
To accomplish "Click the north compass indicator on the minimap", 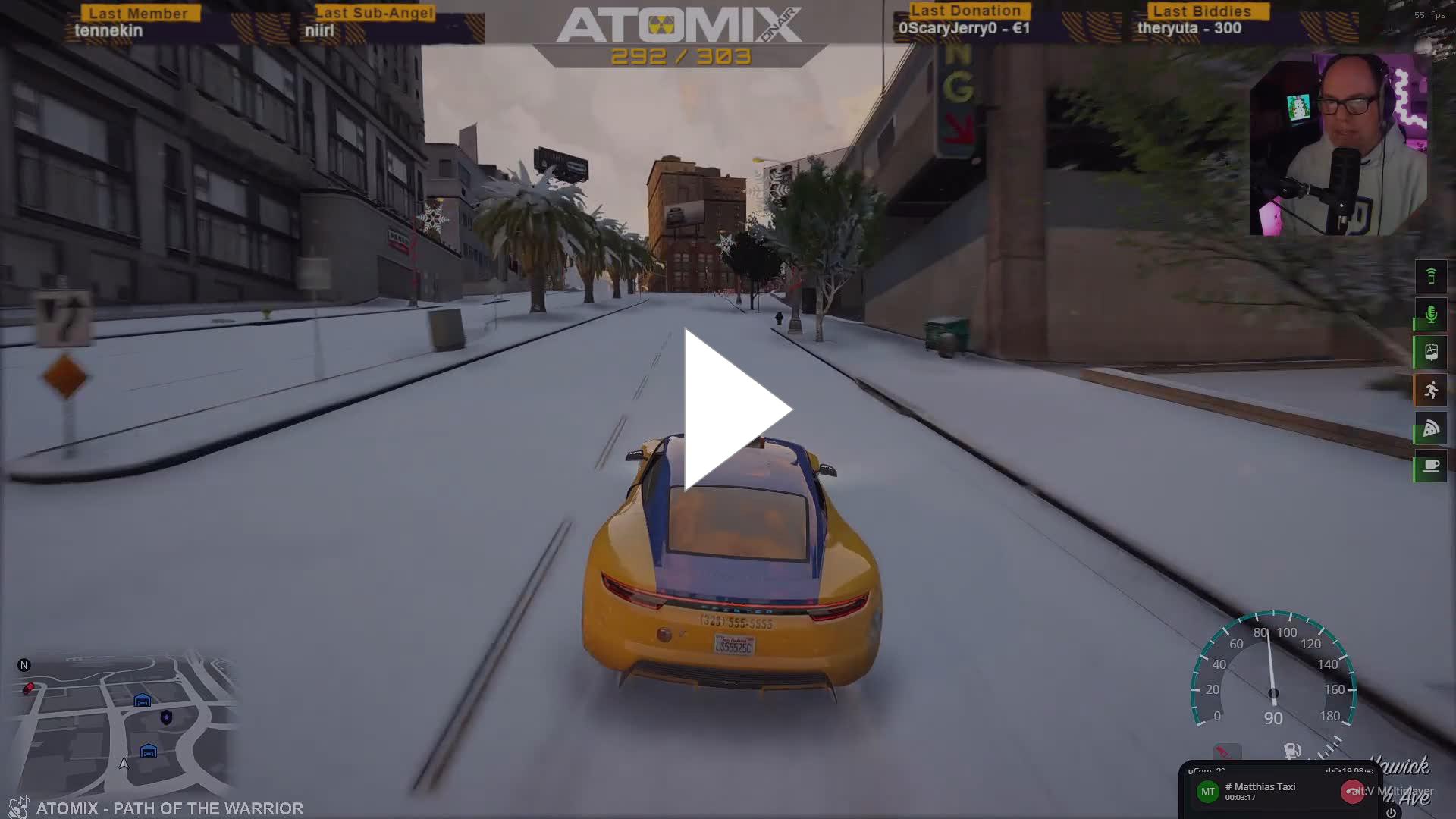I will click(x=24, y=665).
